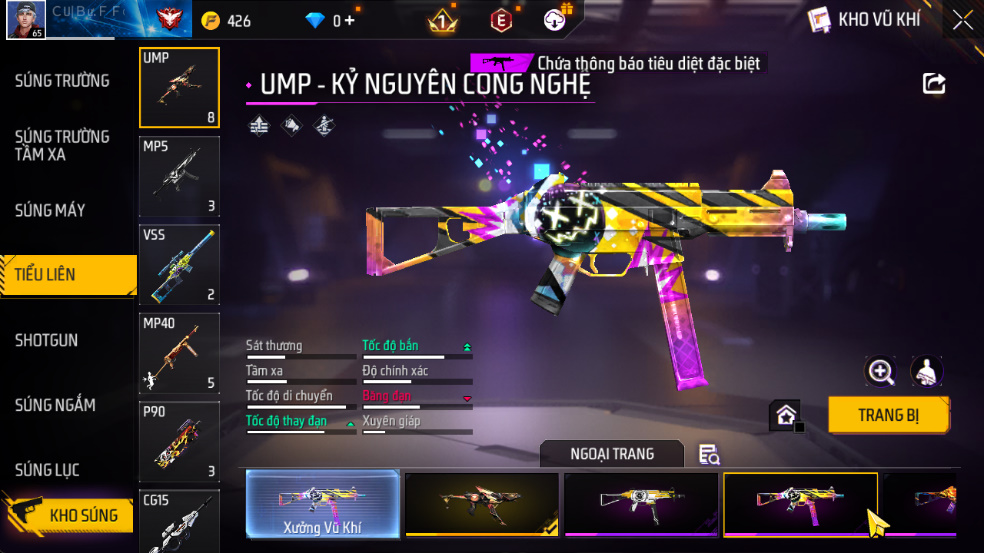
Task: Choose the MP40 weapon tile
Action: (179, 353)
